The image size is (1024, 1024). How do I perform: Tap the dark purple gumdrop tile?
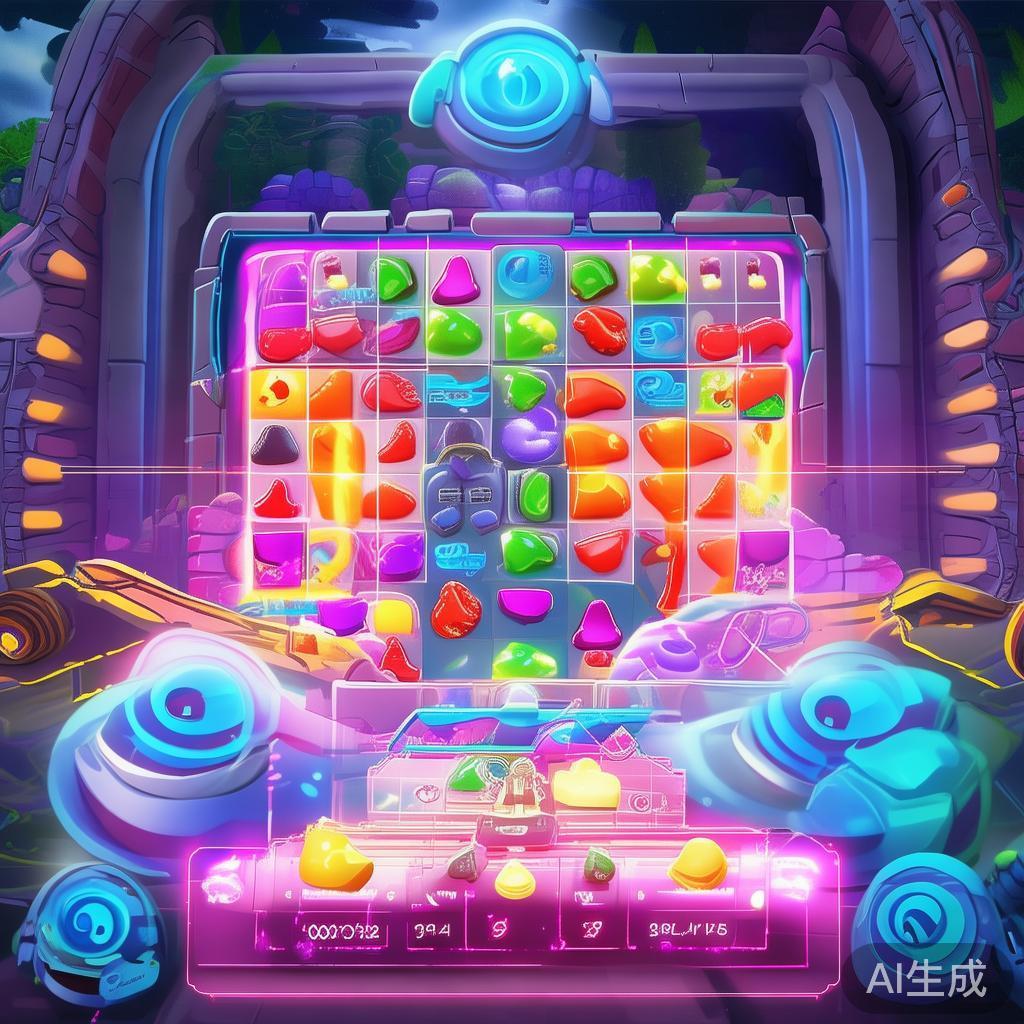(273, 444)
